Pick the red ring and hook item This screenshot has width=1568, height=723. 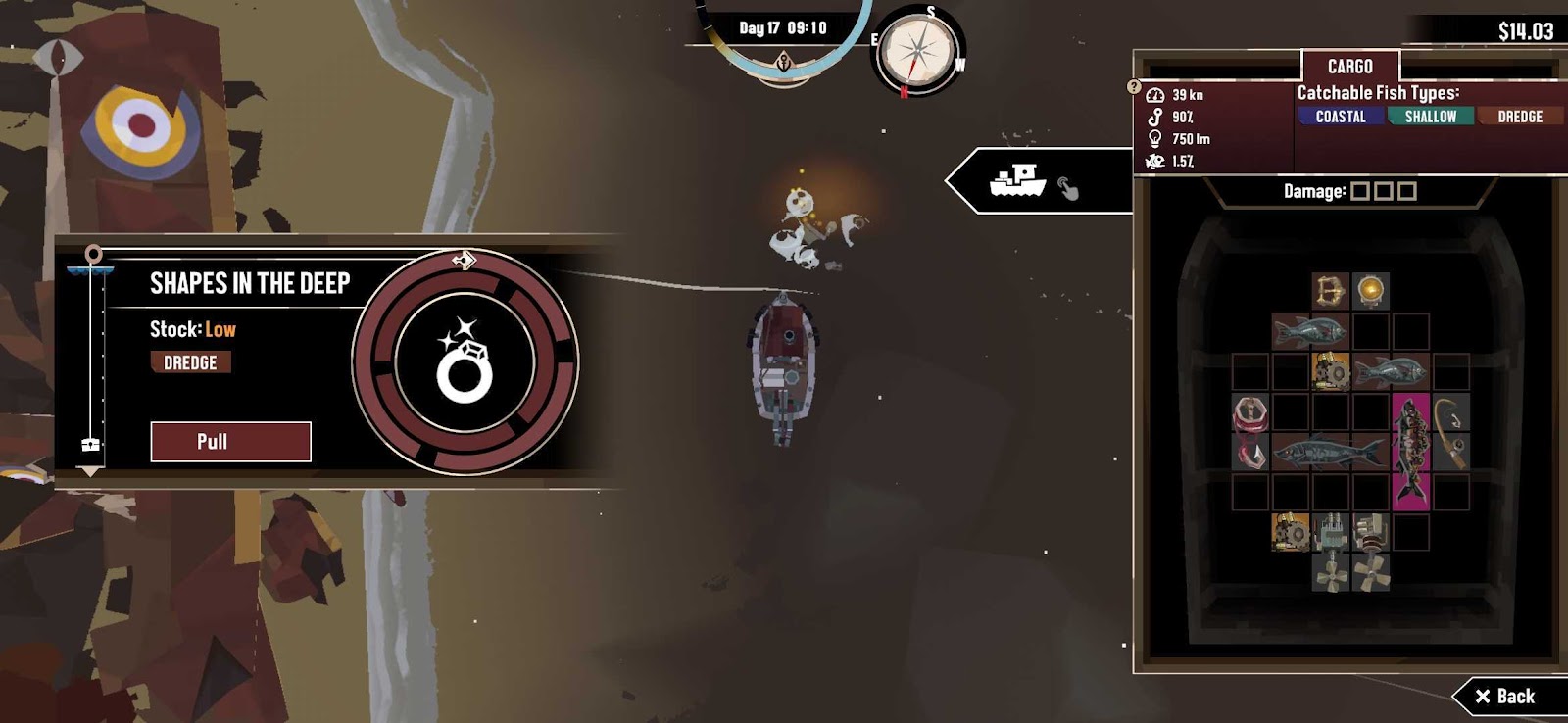click(1249, 431)
